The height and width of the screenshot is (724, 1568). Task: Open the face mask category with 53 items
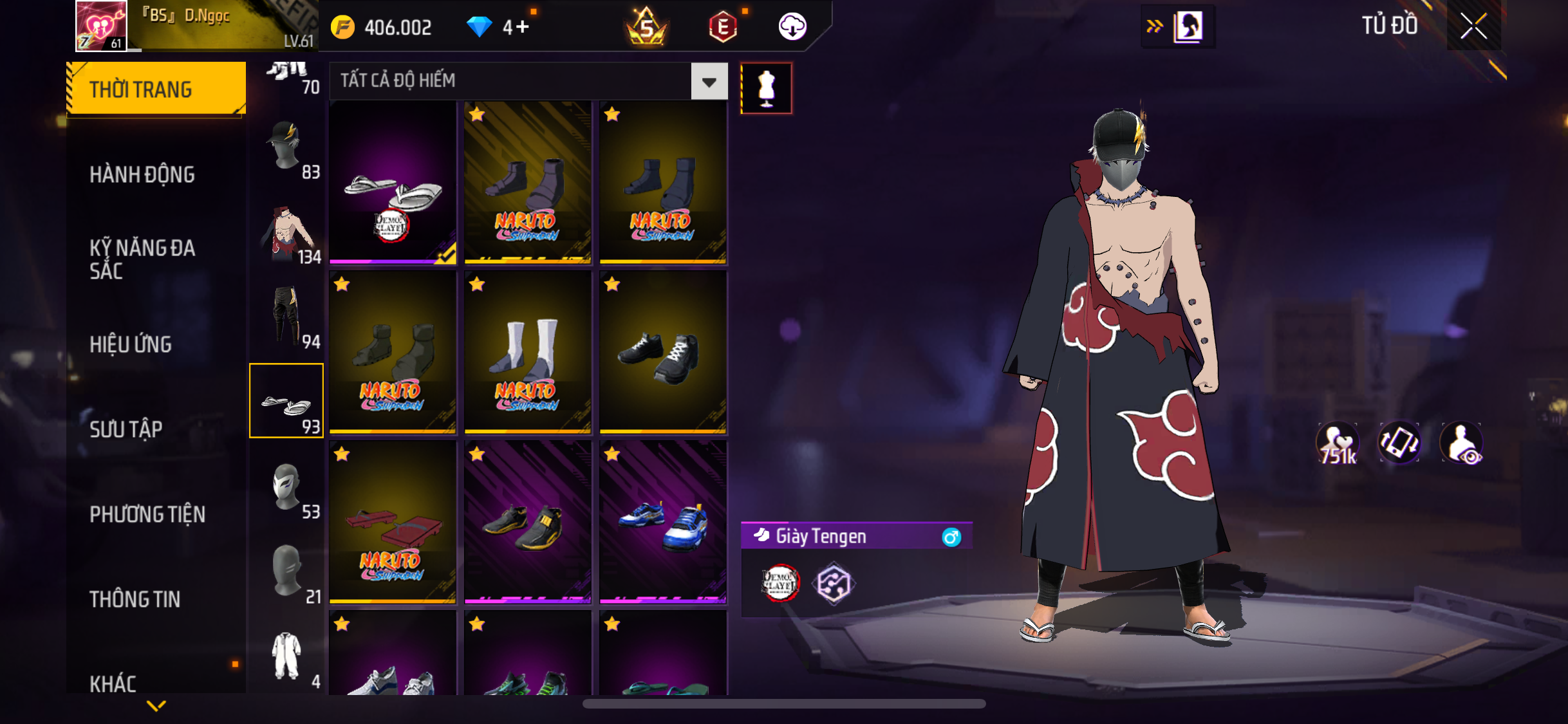pos(286,488)
